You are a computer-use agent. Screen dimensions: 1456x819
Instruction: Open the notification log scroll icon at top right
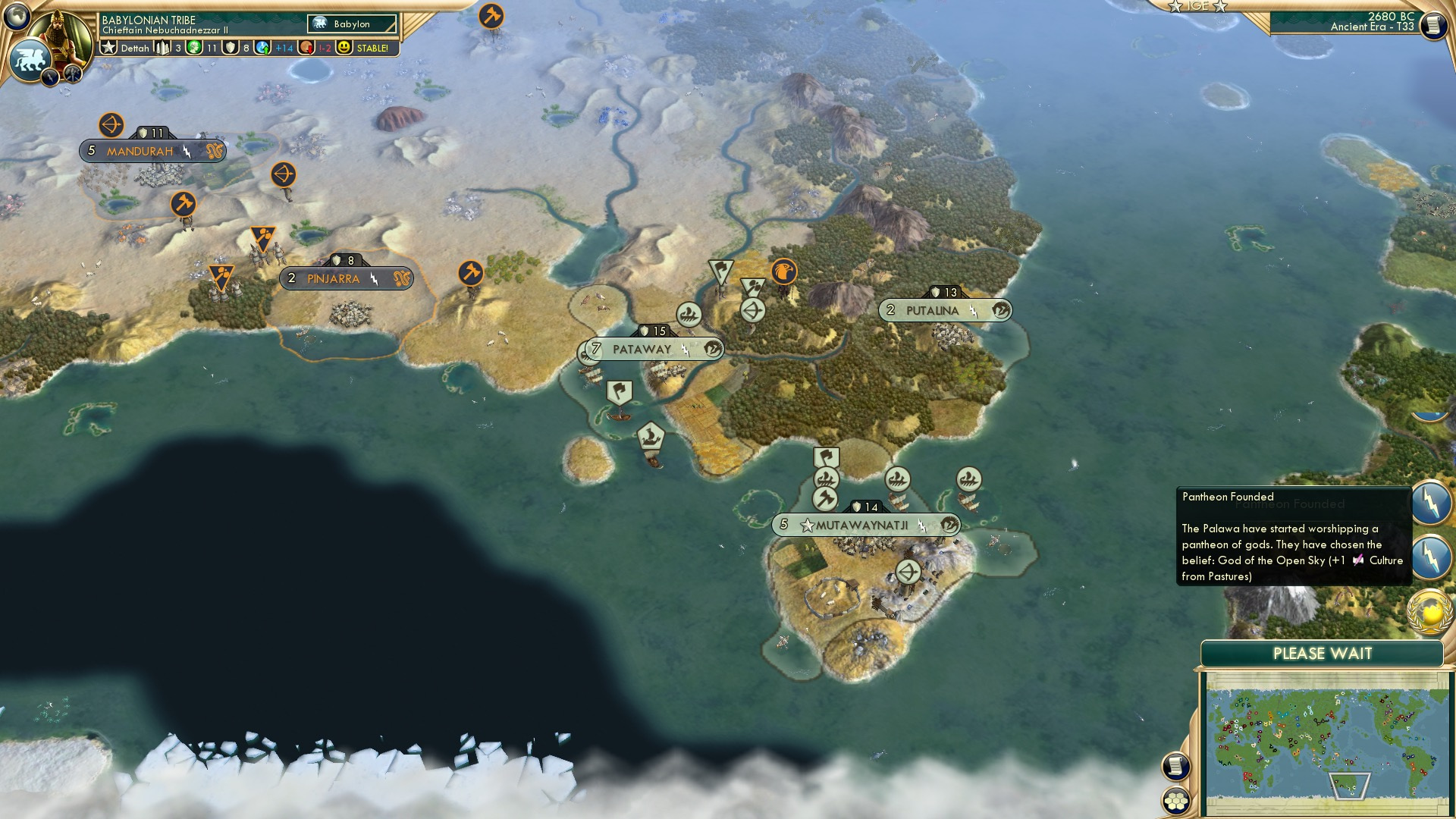[1433, 24]
